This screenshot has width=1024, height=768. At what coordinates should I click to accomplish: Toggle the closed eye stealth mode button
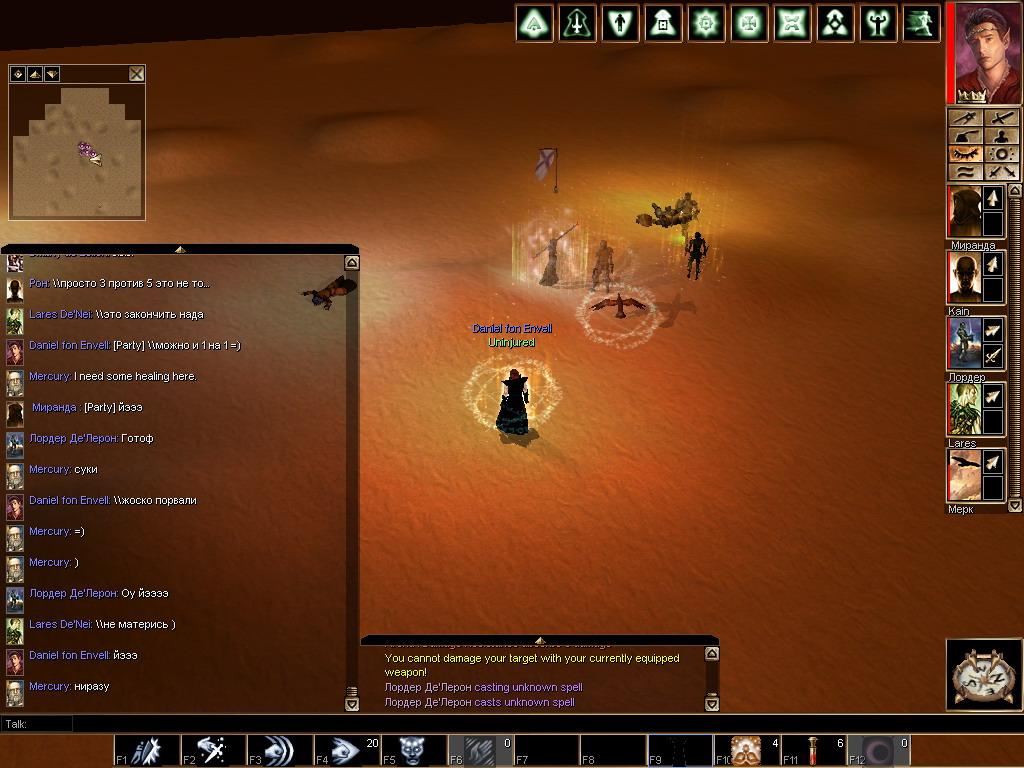point(965,154)
